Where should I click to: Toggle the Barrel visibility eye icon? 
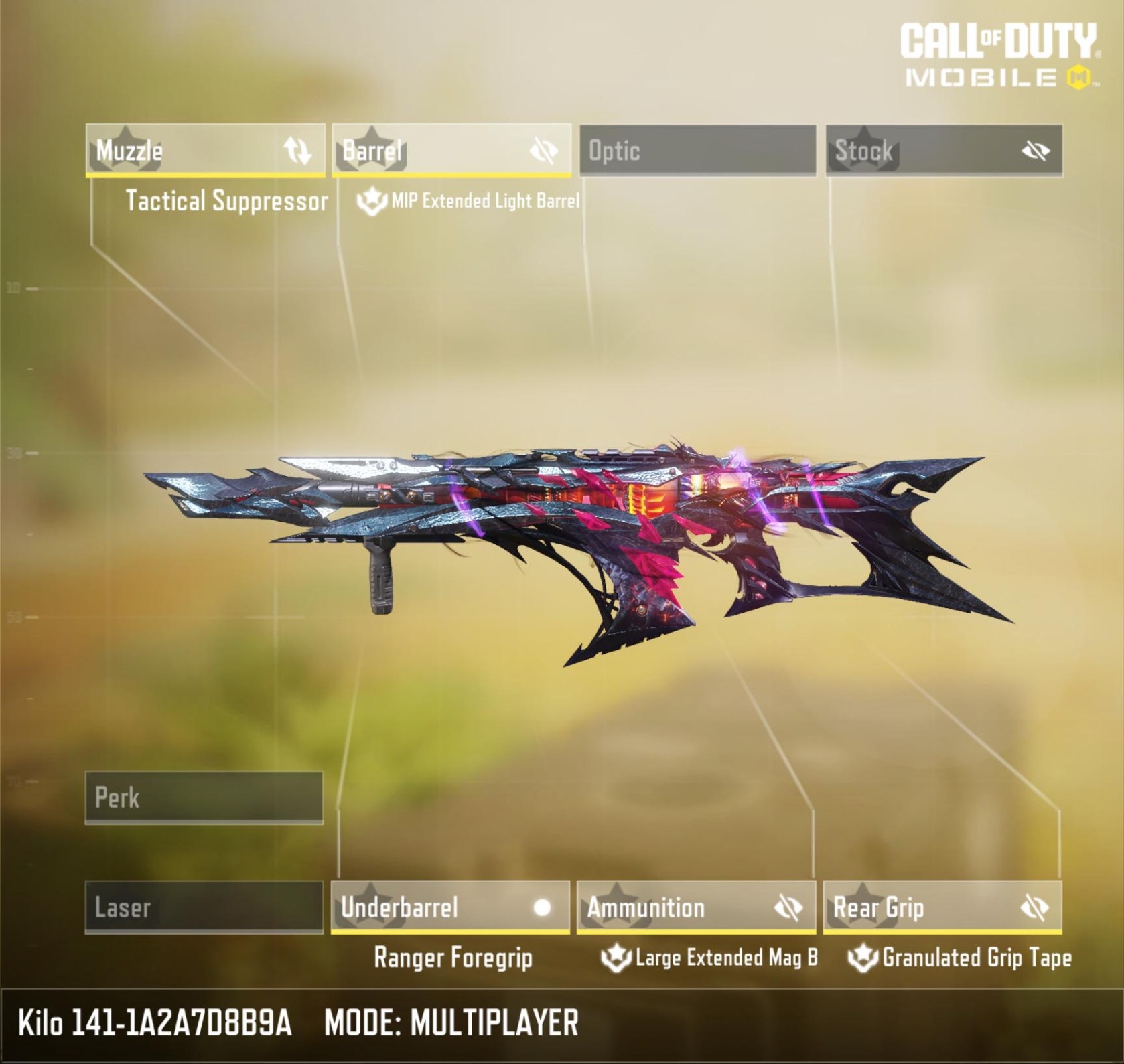[543, 151]
